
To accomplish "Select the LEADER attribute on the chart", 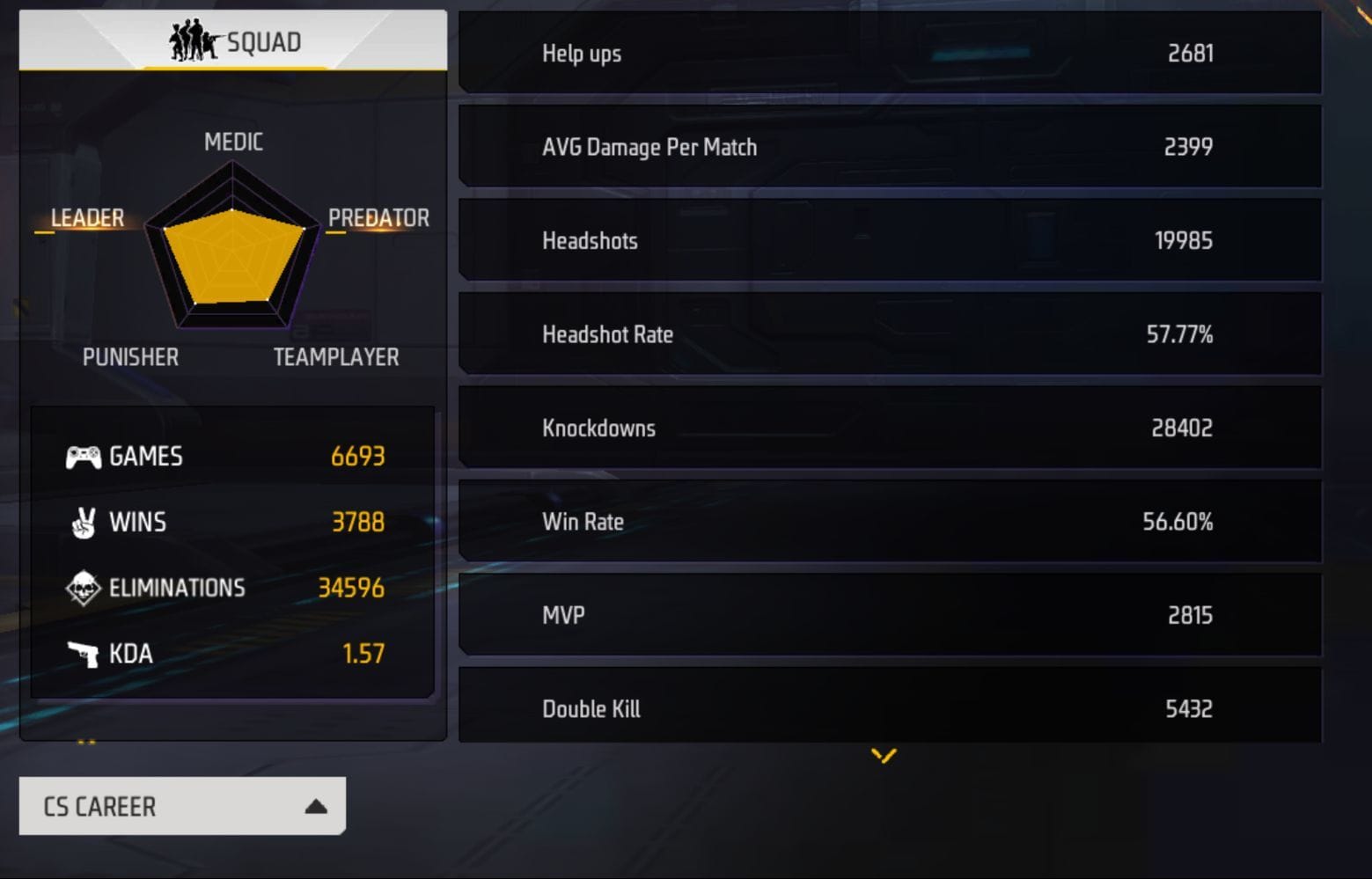I will tap(87, 217).
